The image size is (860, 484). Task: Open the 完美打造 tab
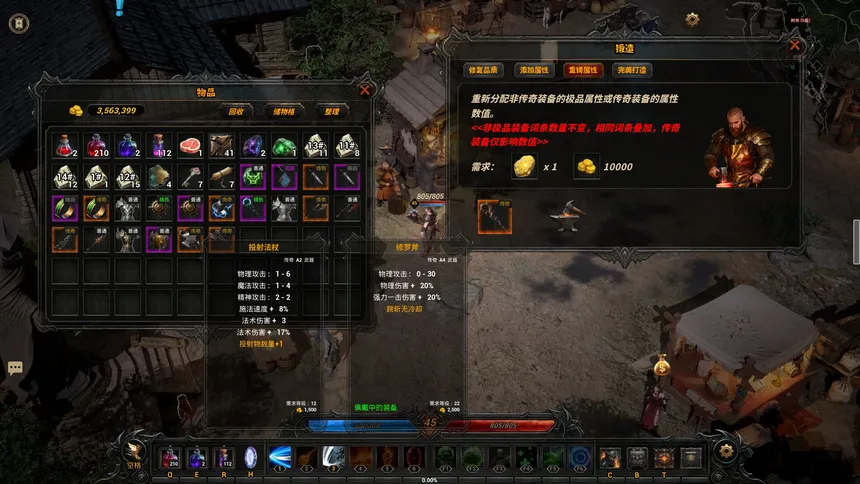pyautogui.click(x=633, y=70)
